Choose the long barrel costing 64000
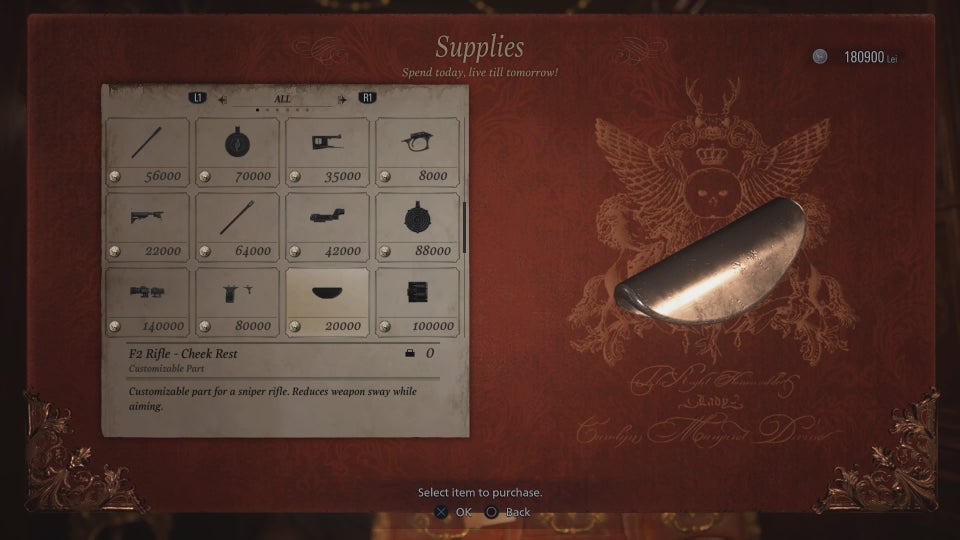This screenshot has height=540, width=960. point(237,226)
